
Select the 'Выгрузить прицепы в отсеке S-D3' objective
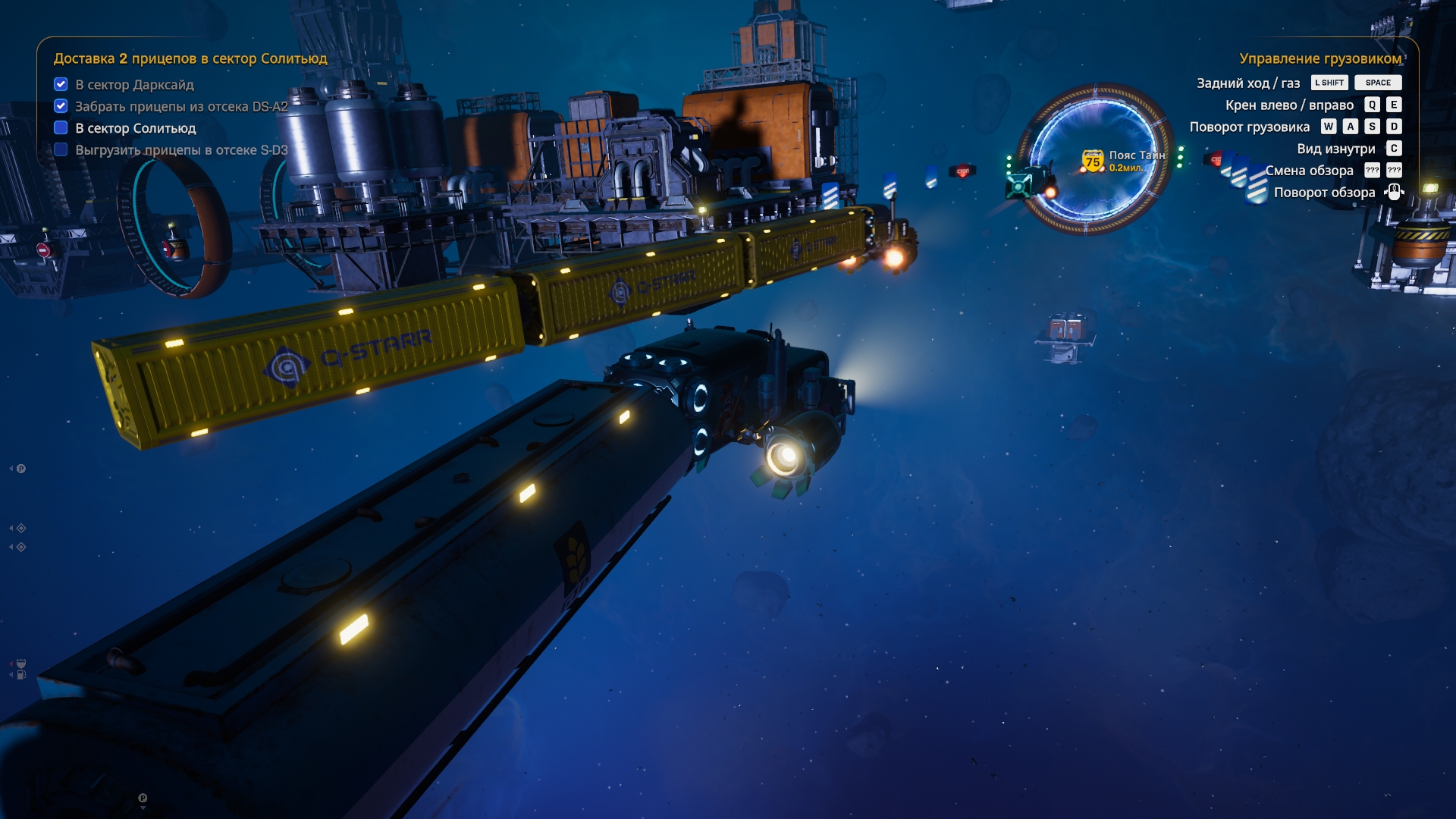coord(181,150)
